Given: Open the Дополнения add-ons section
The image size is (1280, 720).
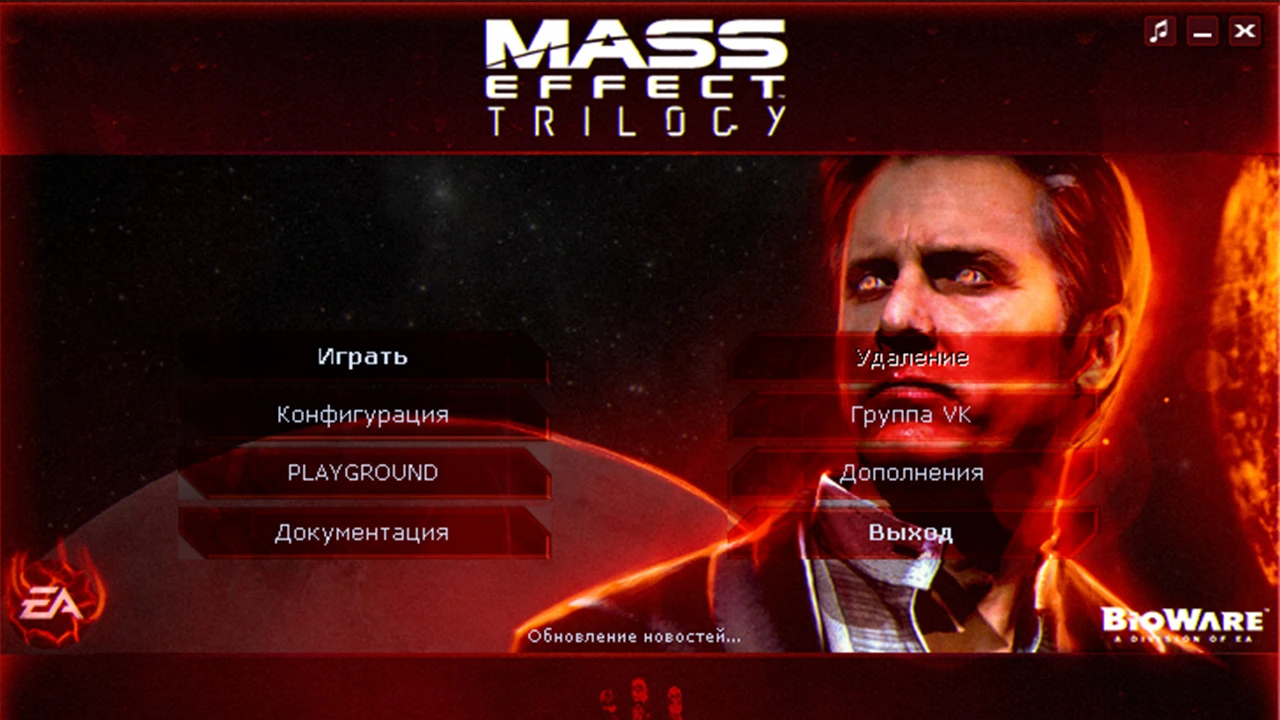Looking at the screenshot, I should [913, 473].
